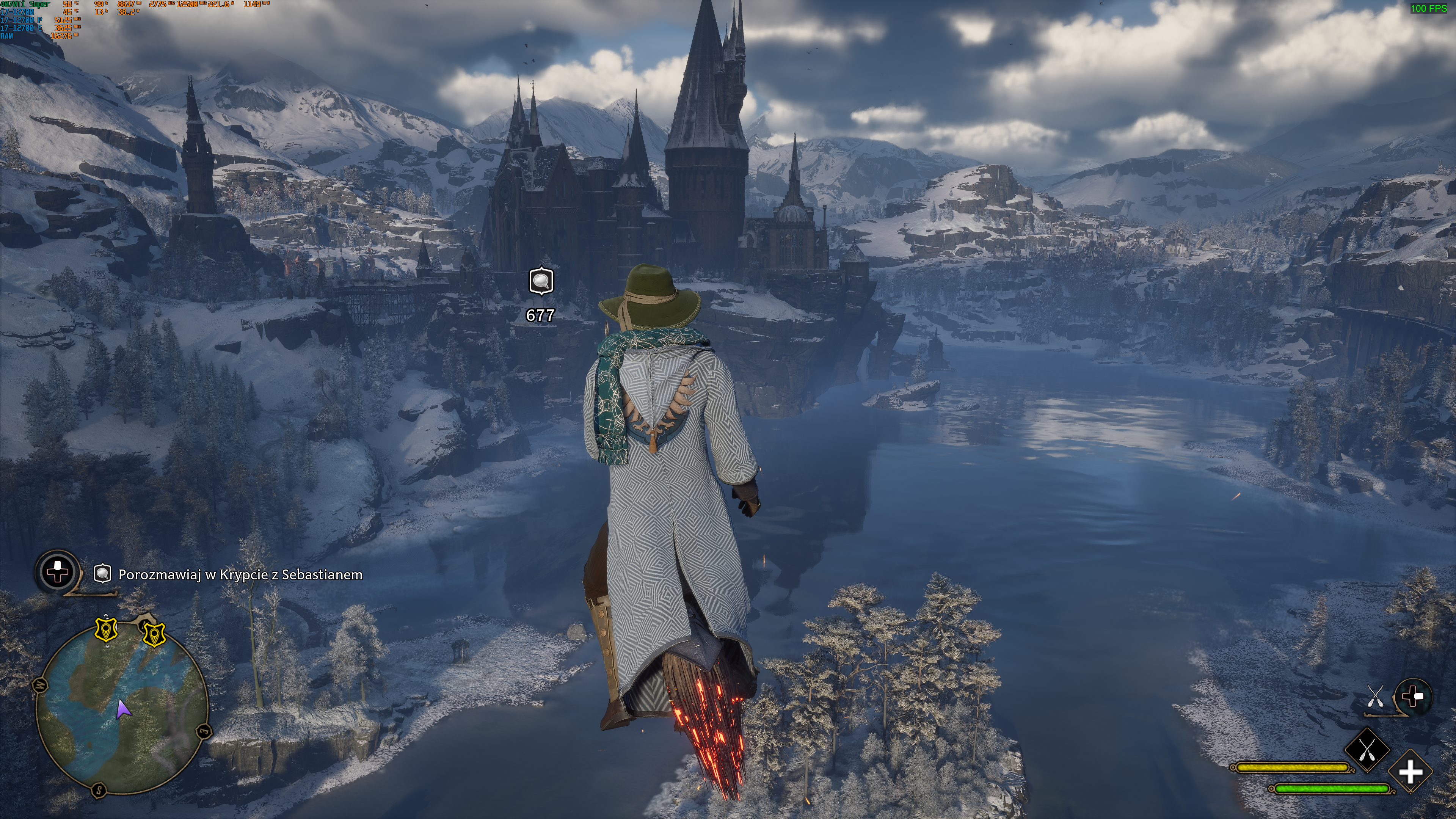Image resolution: width=1456 pixels, height=819 pixels.
Task: Open the circular minimap
Action: [x=122, y=709]
